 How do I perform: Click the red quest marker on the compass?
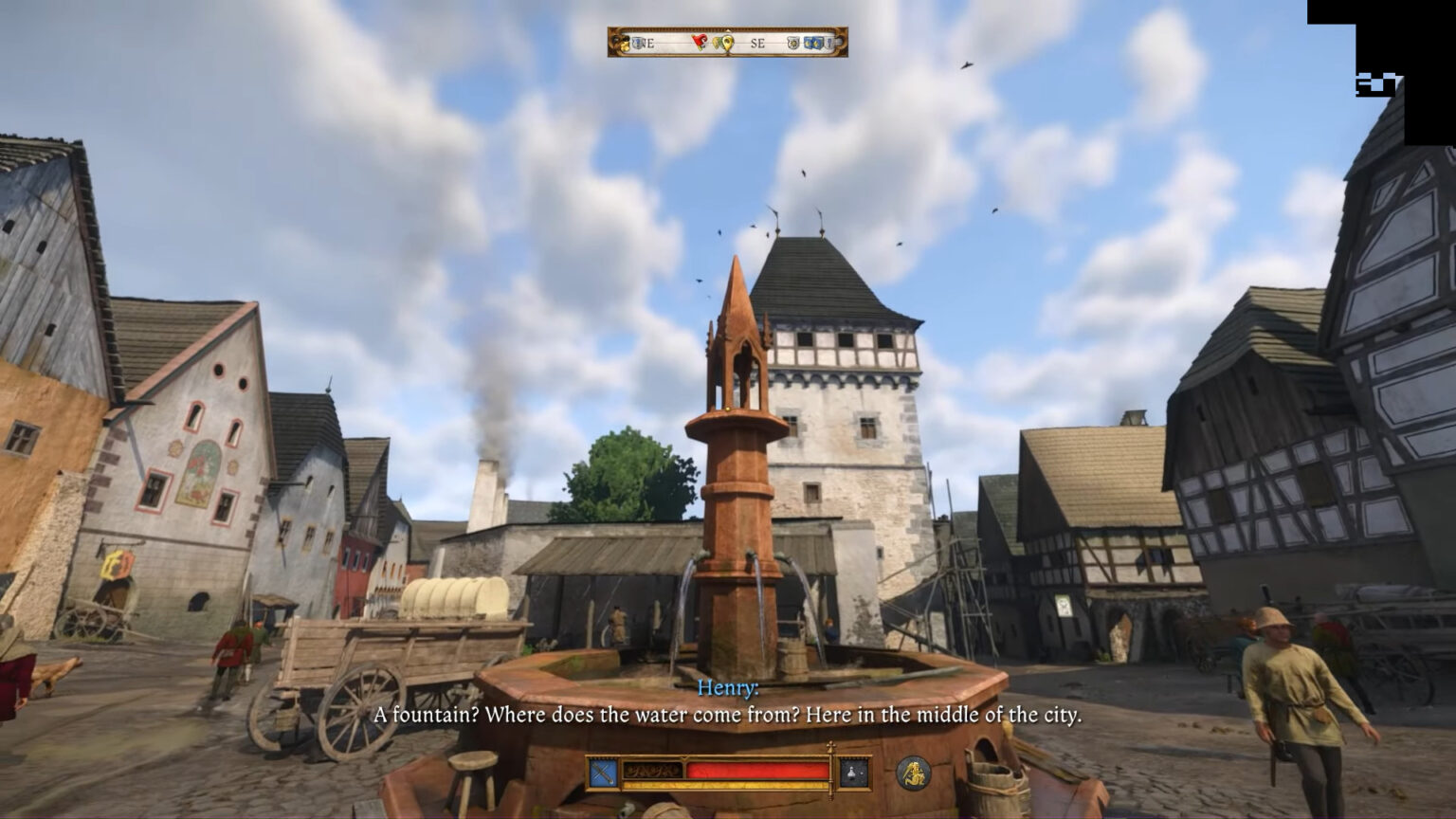click(699, 41)
